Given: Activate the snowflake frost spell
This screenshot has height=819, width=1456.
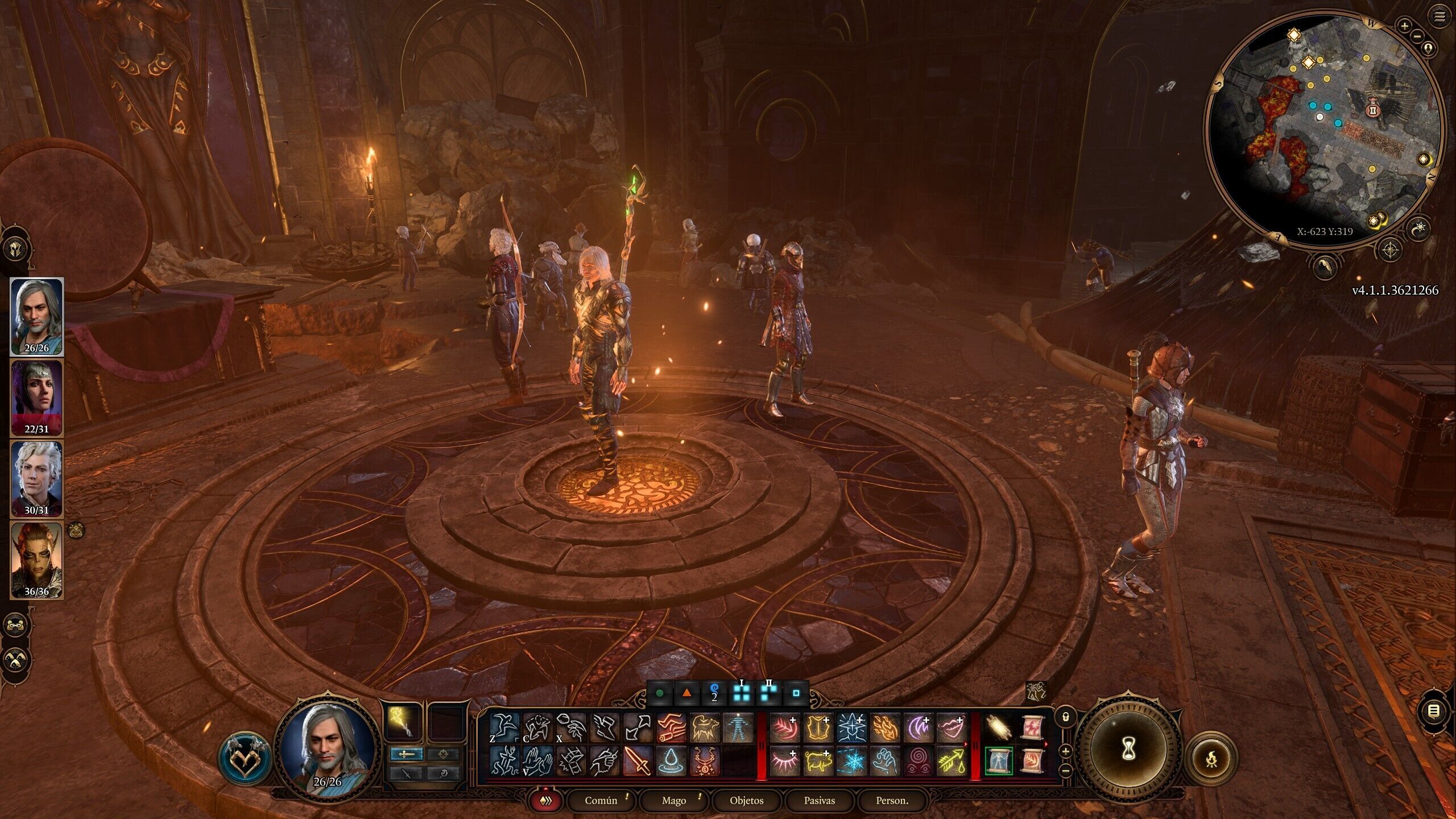Looking at the screenshot, I should click(x=851, y=761).
